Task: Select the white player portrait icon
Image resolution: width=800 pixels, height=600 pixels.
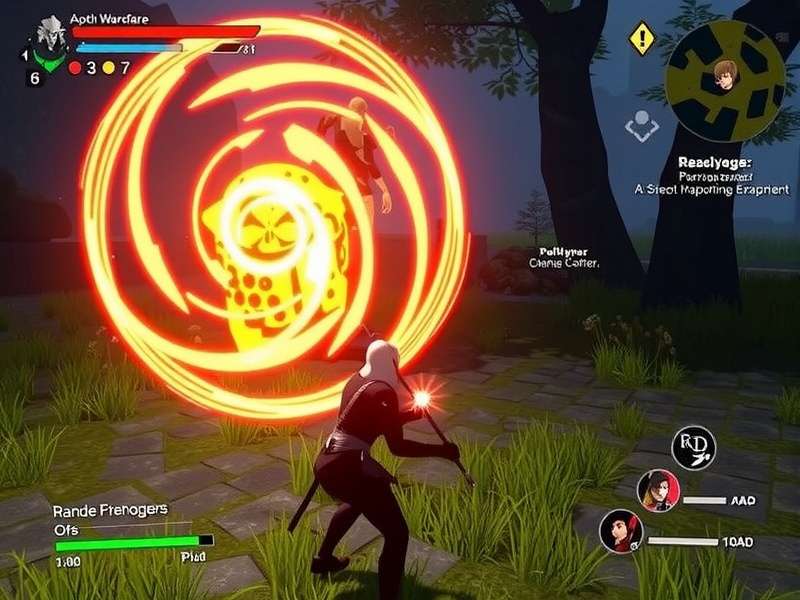Action: tap(44, 37)
